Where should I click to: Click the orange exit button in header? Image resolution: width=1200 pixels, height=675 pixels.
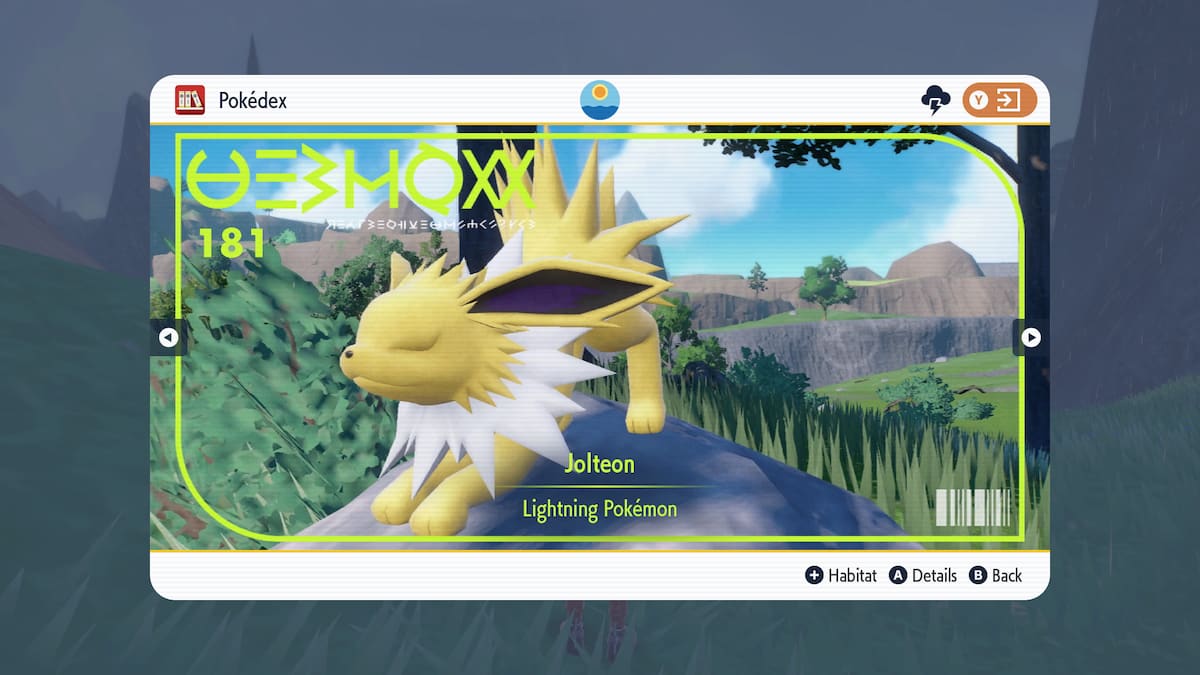999,100
